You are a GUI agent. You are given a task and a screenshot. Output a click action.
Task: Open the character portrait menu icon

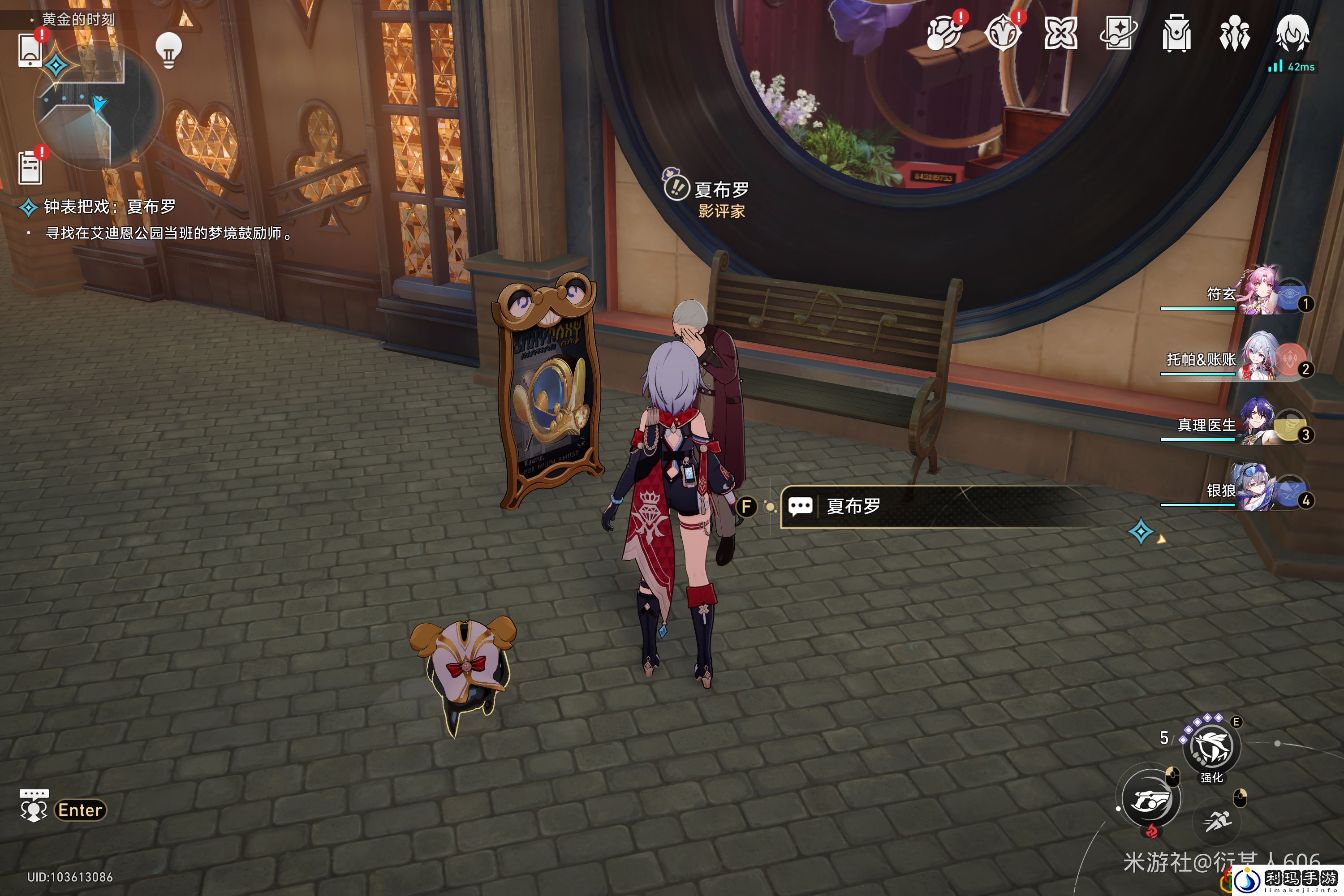point(1292,33)
